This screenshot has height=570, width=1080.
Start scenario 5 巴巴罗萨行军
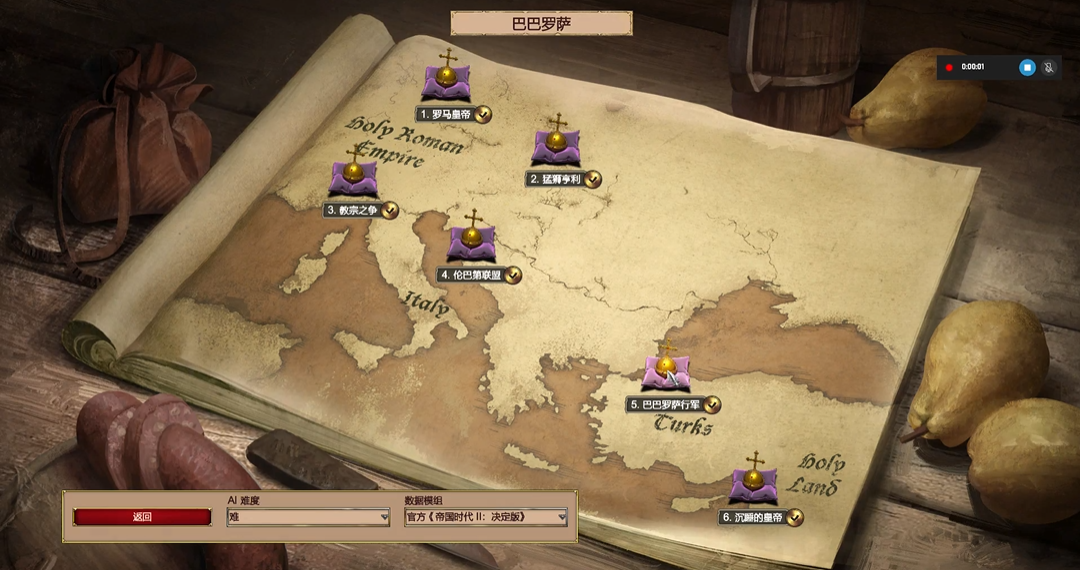click(x=666, y=370)
